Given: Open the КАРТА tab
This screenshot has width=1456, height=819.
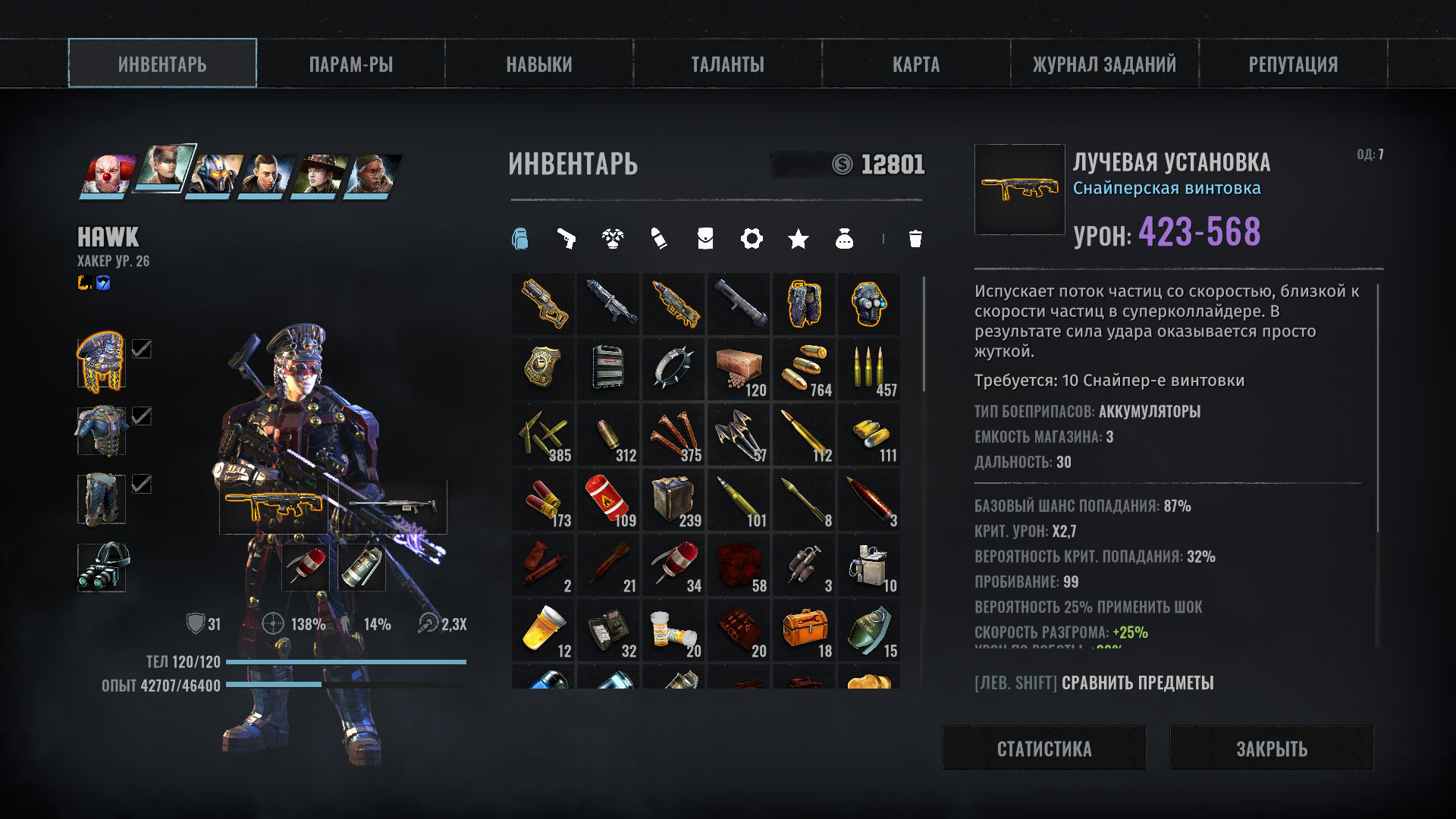Looking at the screenshot, I should (916, 64).
